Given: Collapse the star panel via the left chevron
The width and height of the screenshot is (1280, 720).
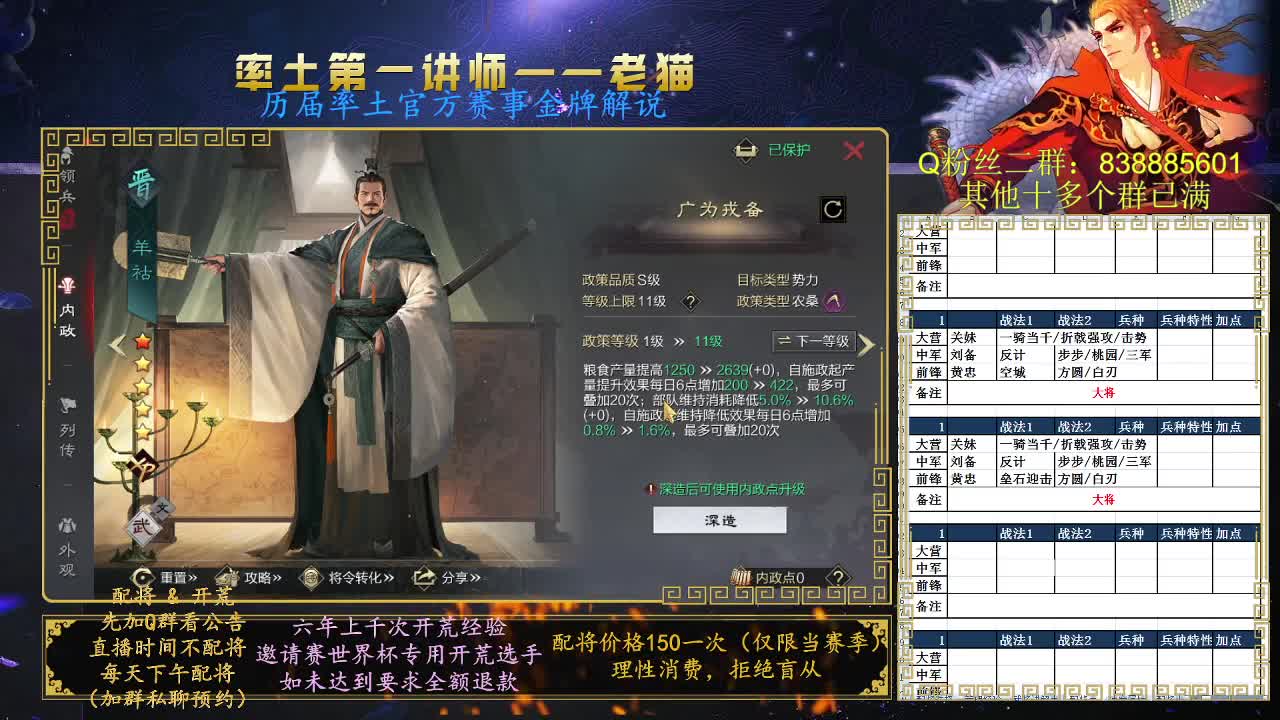Looking at the screenshot, I should click(118, 344).
